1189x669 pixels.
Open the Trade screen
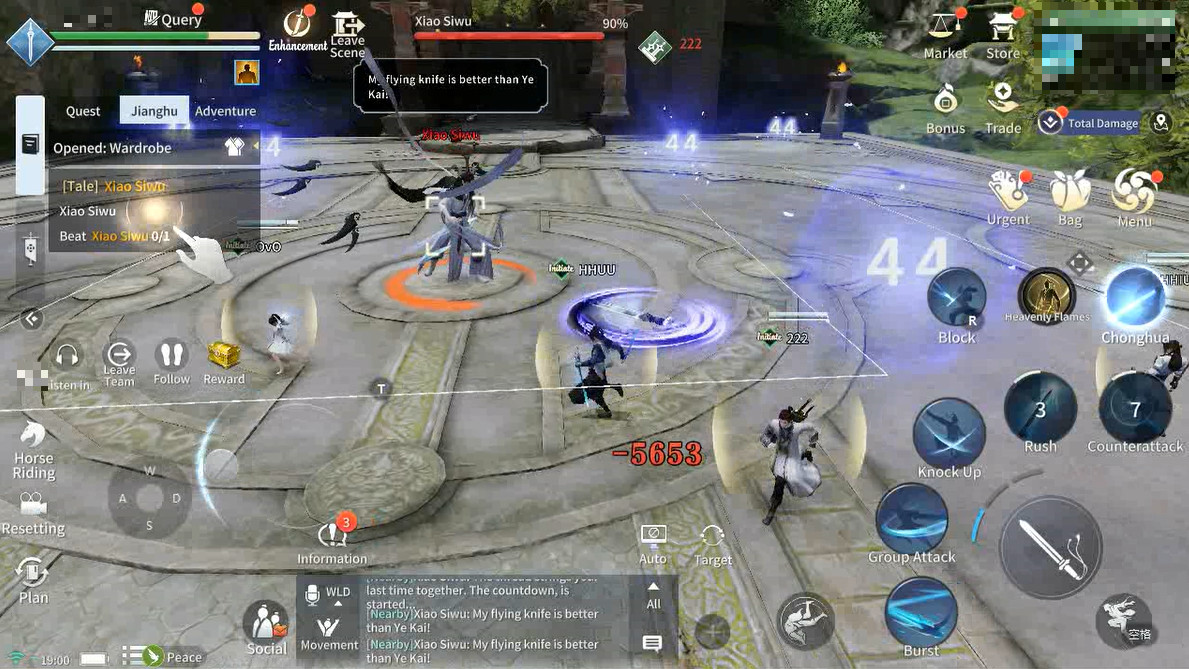(x=1002, y=106)
